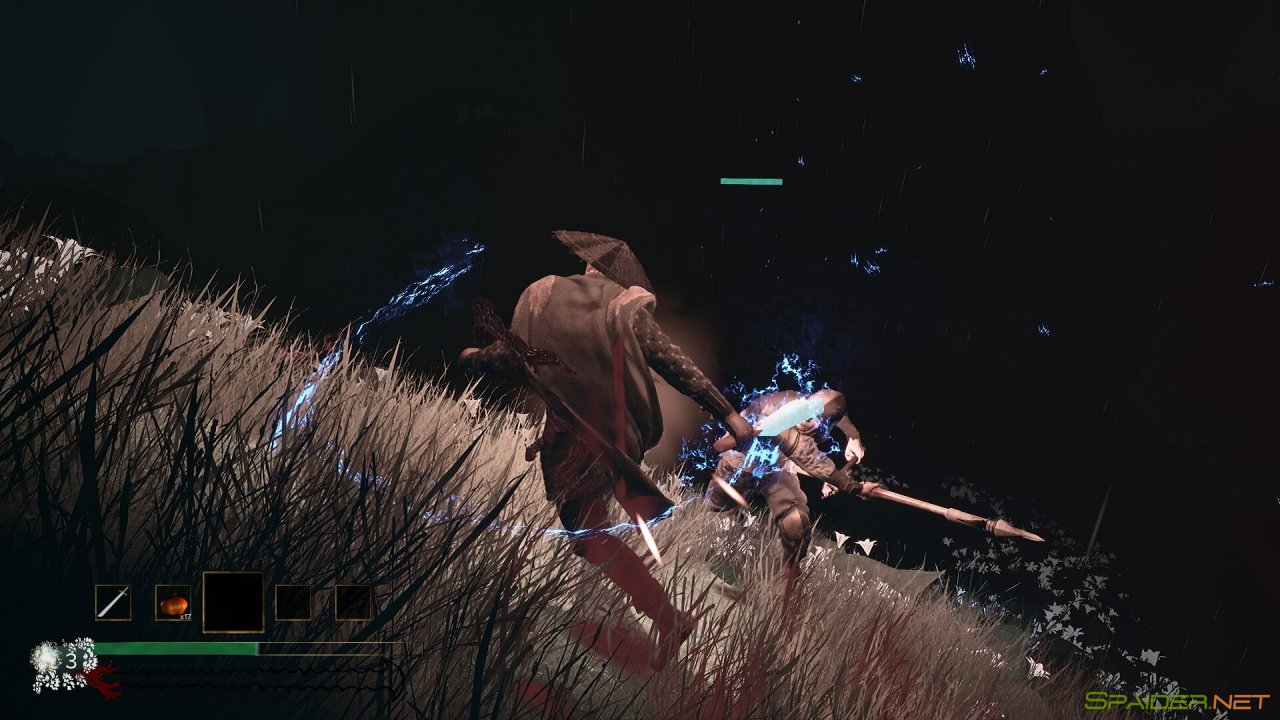Image resolution: width=1280 pixels, height=720 pixels.
Task: Click the white flower charge icon showing 3
Action: (x=47, y=657)
